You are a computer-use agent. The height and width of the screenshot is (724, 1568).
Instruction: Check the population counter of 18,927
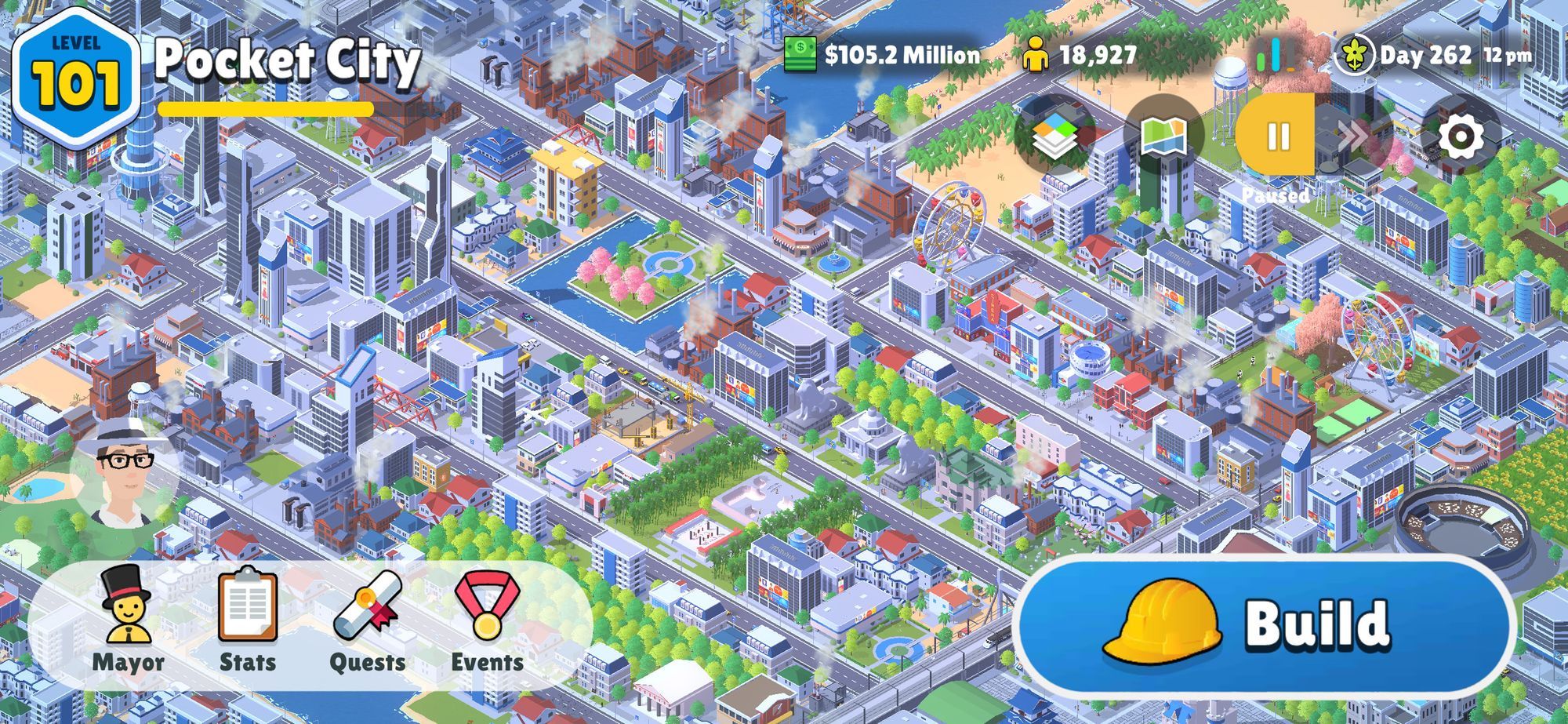[x=1086, y=55]
